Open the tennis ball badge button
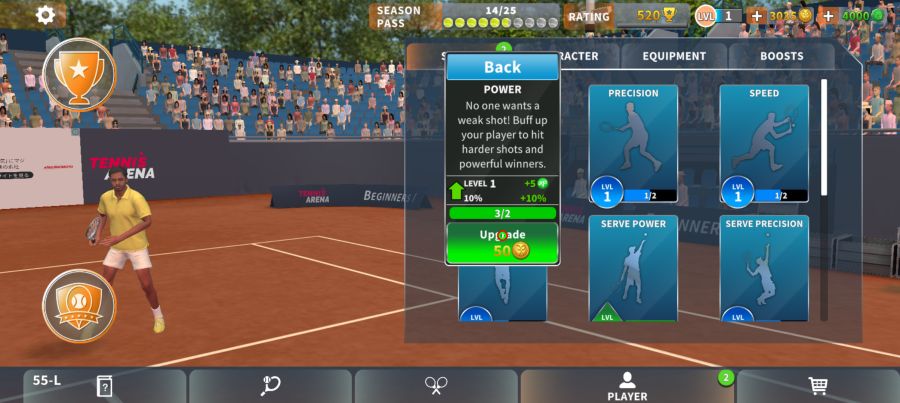The width and height of the screenshot is (900, 403). [x=79, y=305]
